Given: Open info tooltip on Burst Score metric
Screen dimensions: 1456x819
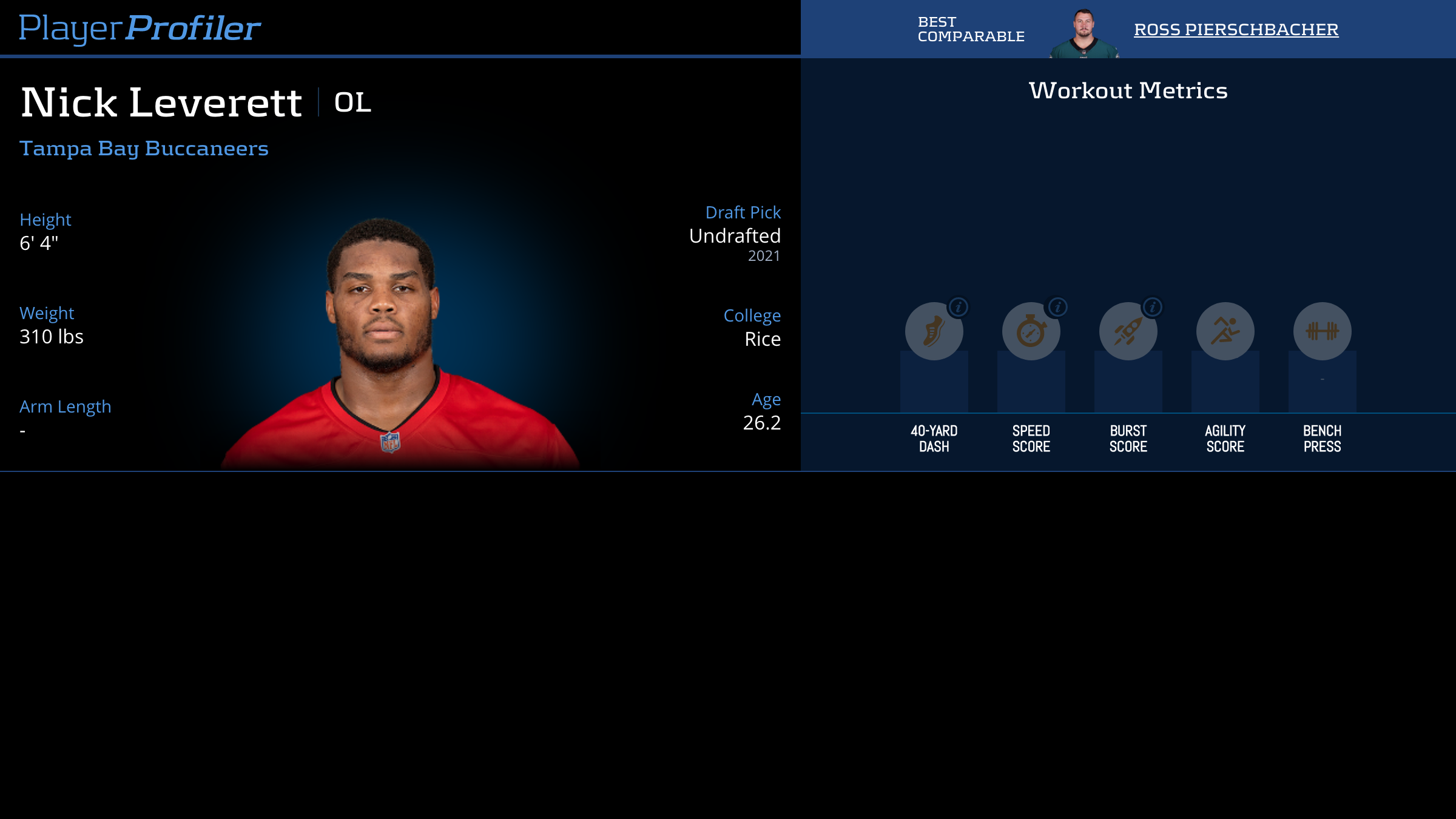Looking at the screenshot, I should click(x=1152, y=308).
